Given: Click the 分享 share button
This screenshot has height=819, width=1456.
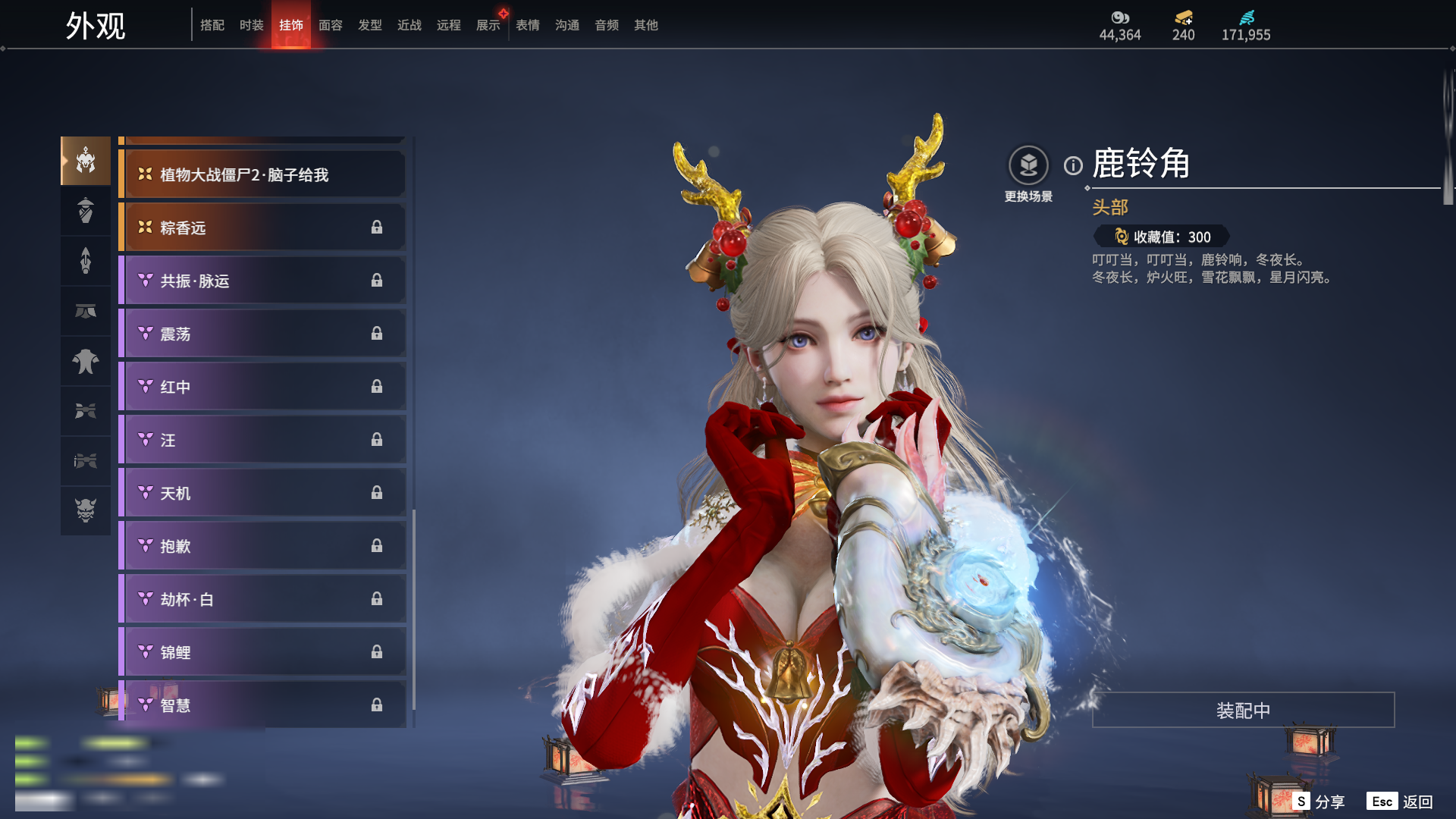Looking at the screenshot, I should [1319, 802].
